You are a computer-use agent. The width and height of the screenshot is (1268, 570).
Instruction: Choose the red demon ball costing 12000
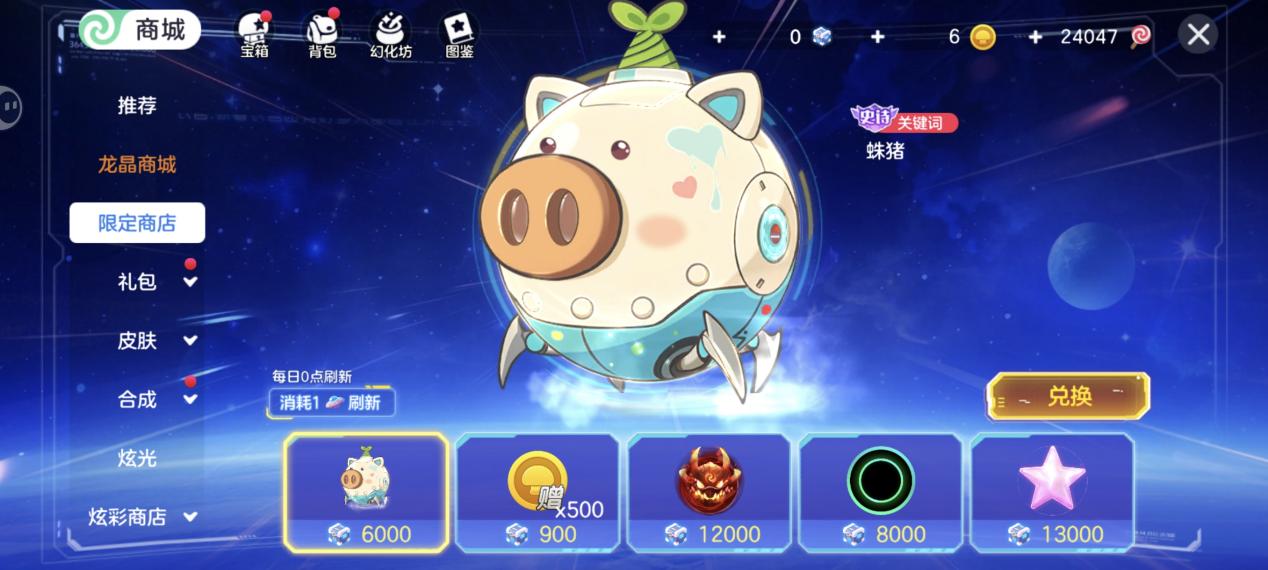(x=709, y=492)
